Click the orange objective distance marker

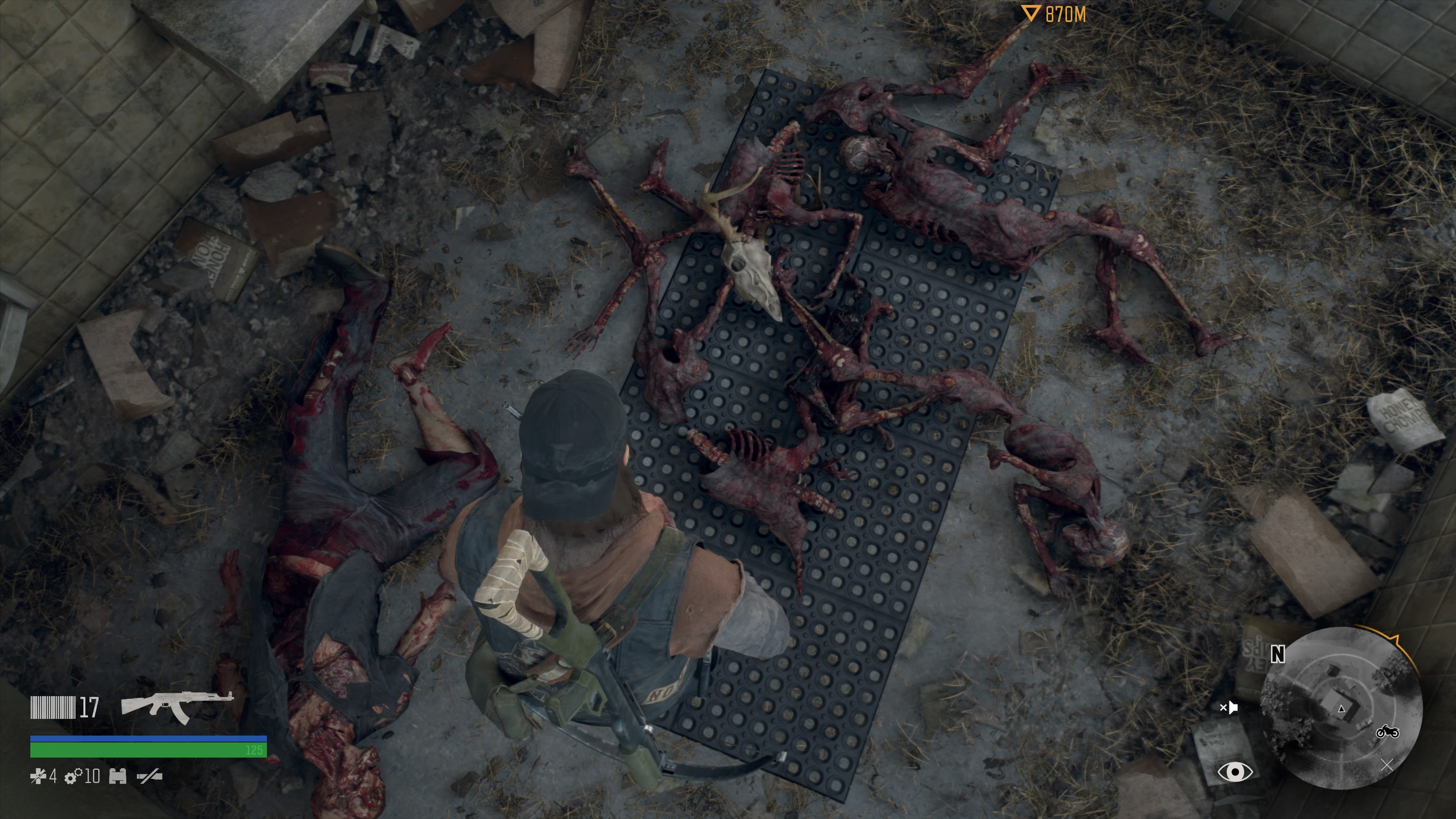(x=1031, y=14)
